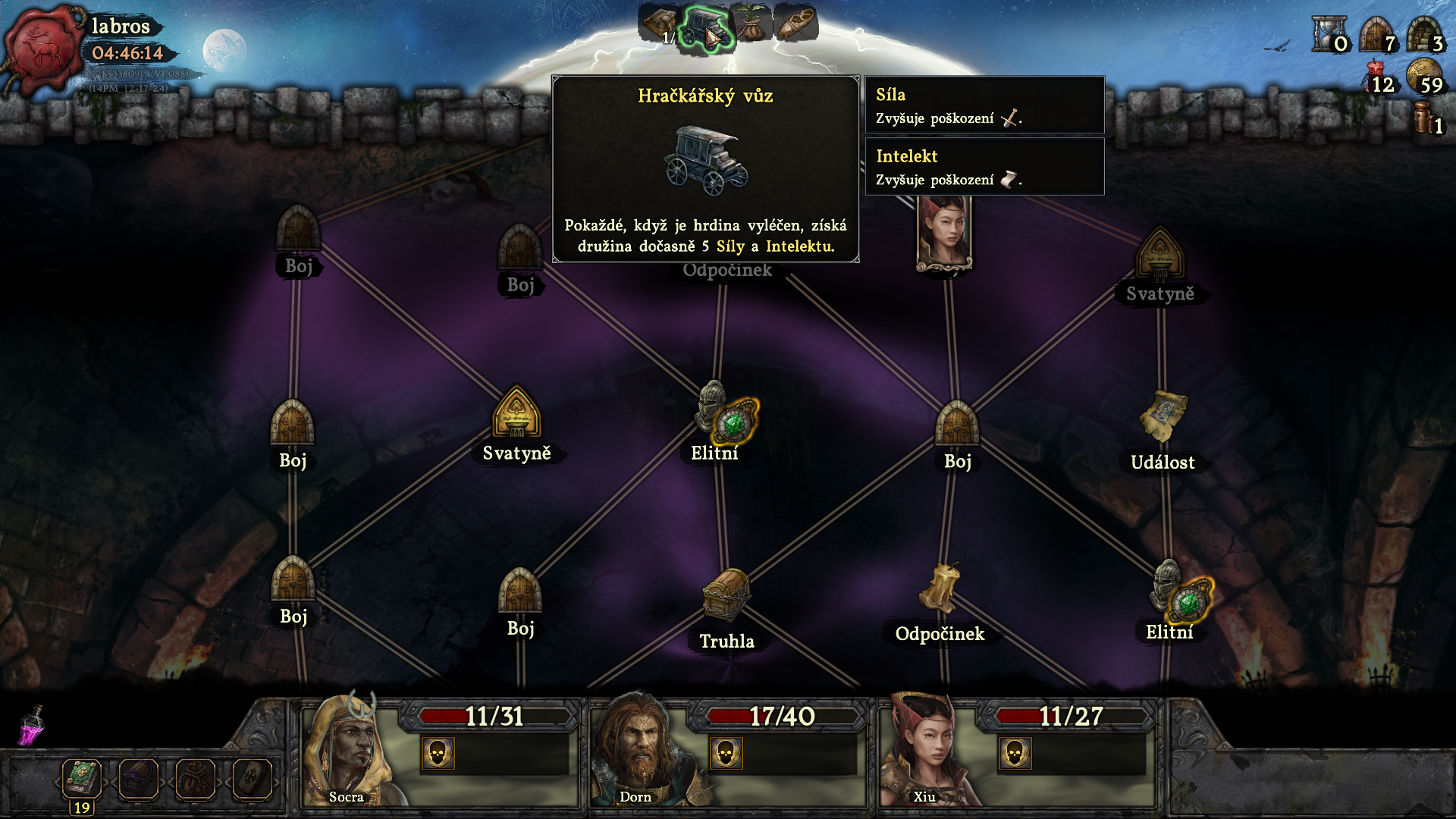The width and height of the screenshot is (1456, 819).
Task: Open the green deck book with 19
Action: [x=82, y=778]
